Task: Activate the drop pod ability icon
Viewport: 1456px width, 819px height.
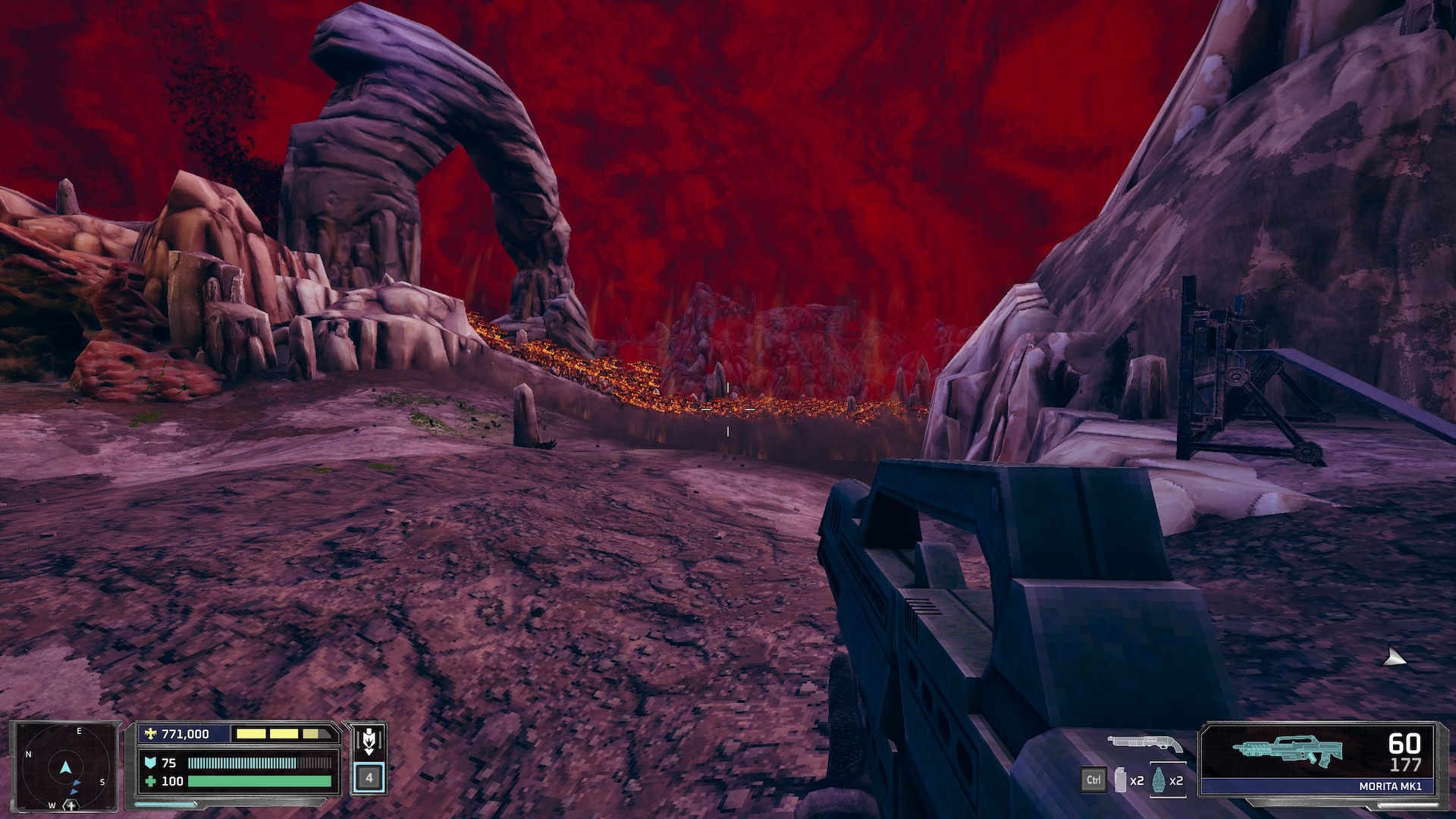Action: 369,740
